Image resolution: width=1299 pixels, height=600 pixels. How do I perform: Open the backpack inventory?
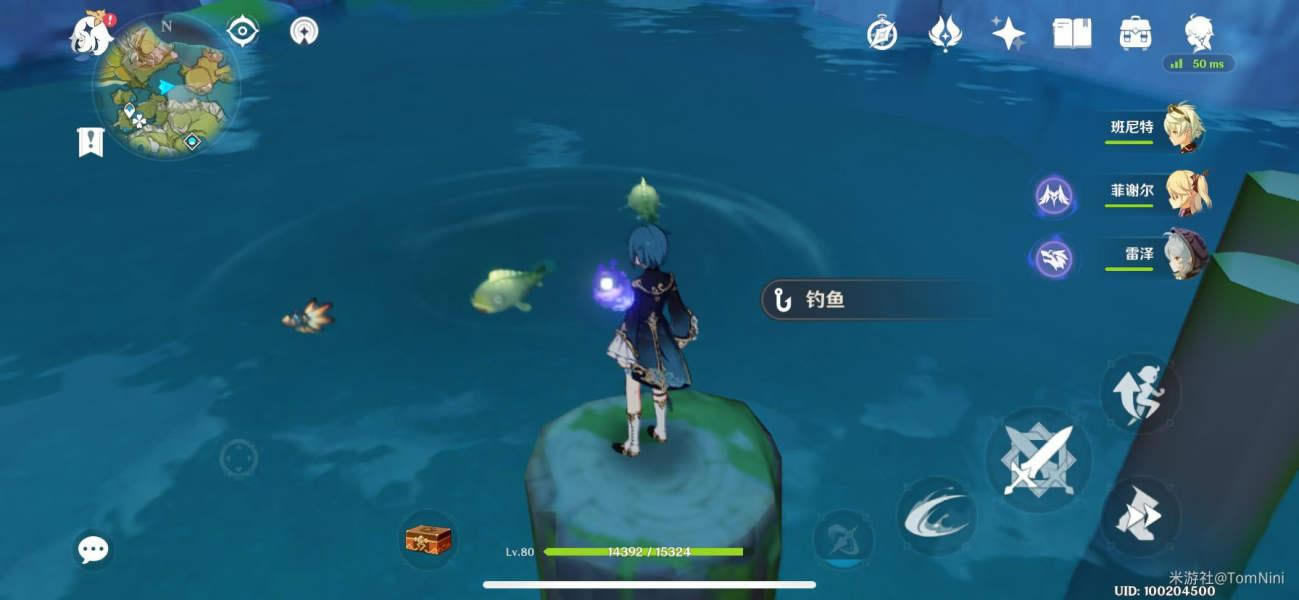coord(1135,34)
